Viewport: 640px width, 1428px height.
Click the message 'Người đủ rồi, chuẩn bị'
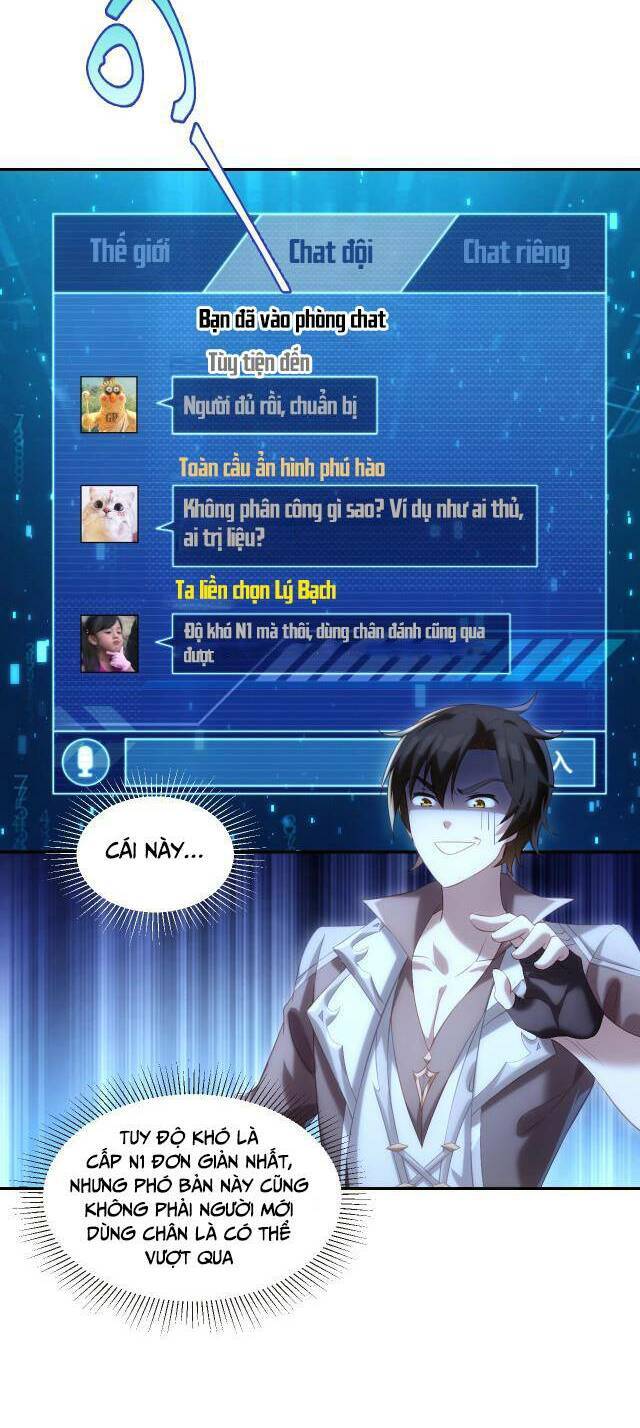coord(274,406)
